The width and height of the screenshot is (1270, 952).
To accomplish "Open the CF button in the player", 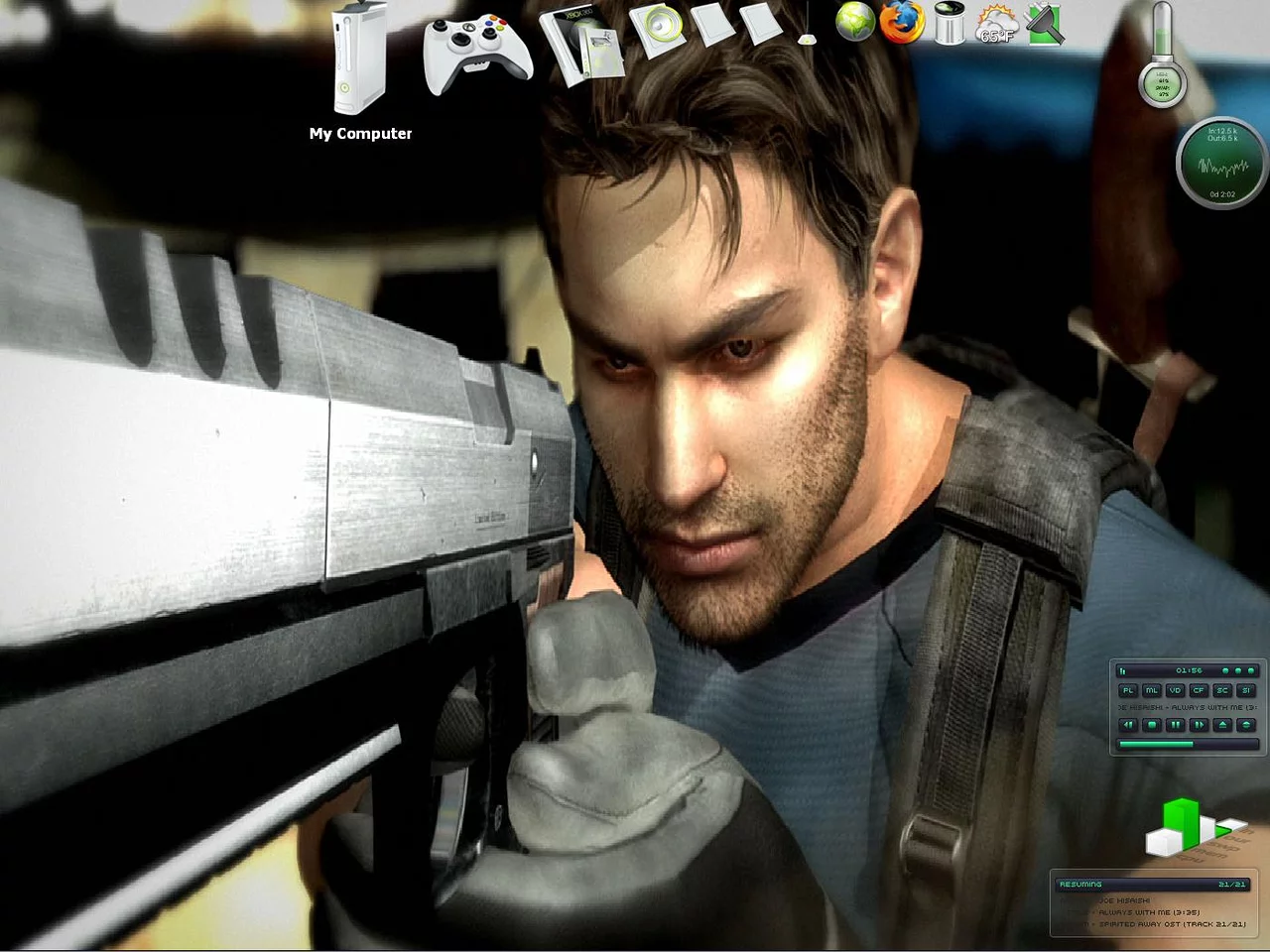I will 1199,690.
